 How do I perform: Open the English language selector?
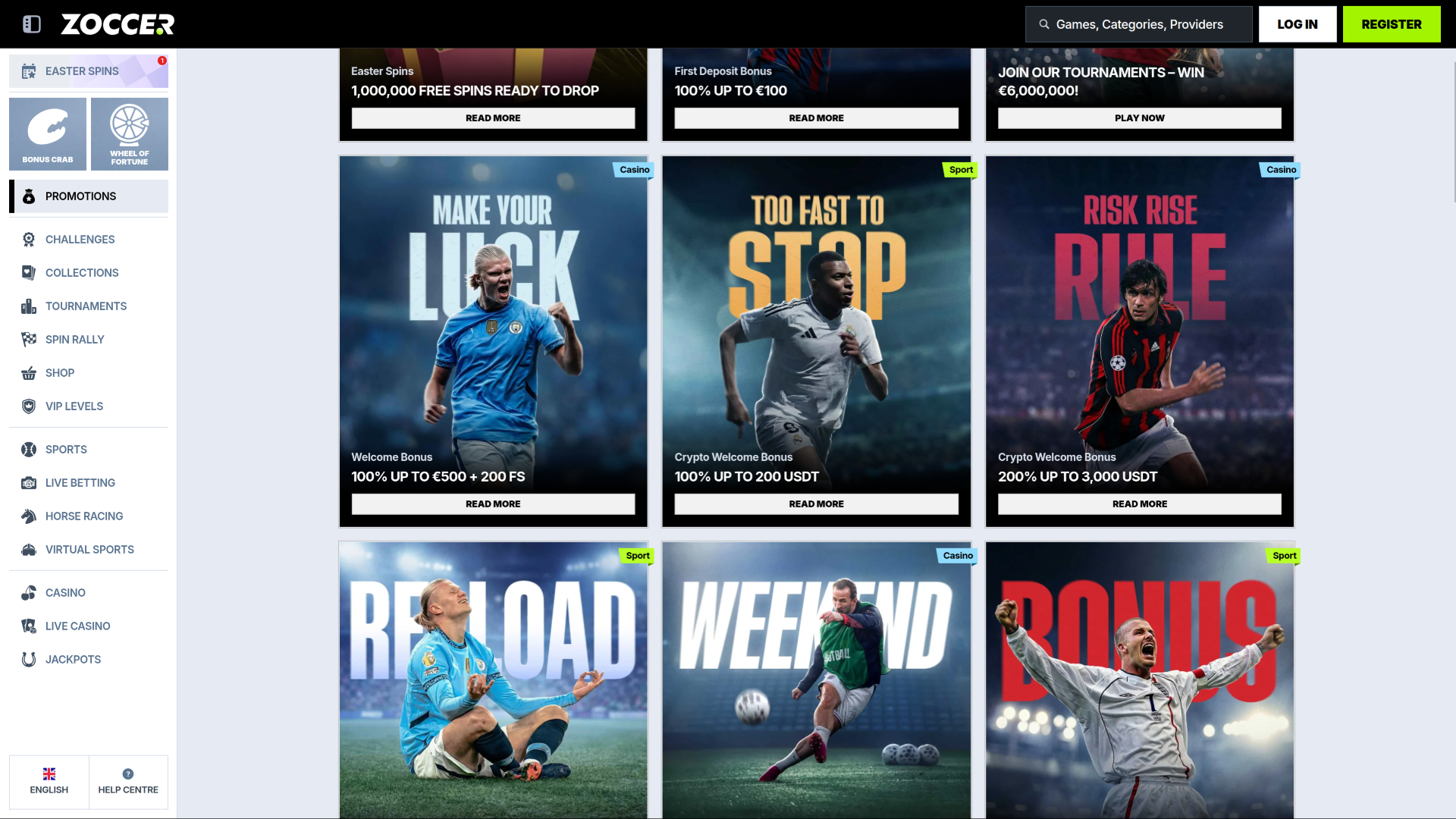point(49,781)
